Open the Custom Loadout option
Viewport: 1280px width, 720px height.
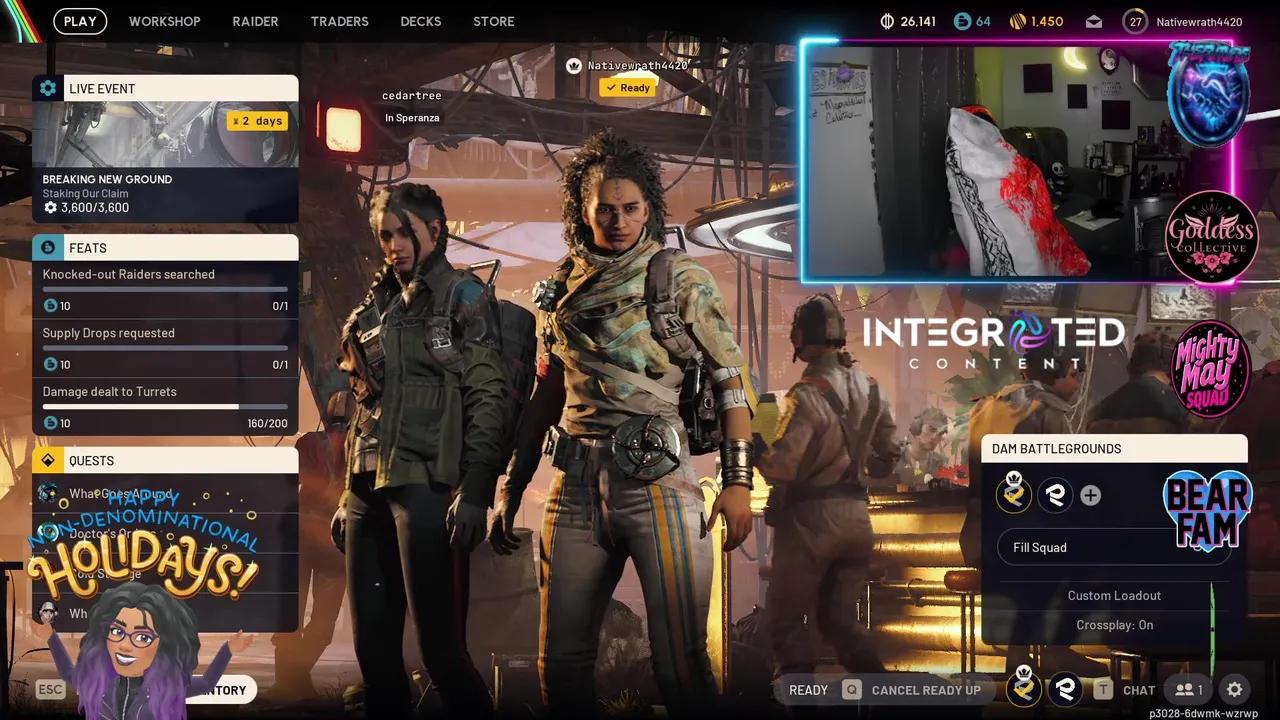[1114, 595]
